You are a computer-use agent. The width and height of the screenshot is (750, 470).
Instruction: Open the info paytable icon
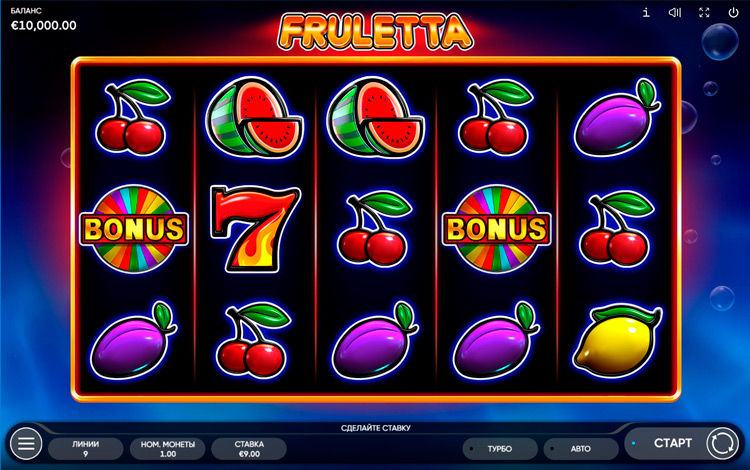click(x=646, y=13)
